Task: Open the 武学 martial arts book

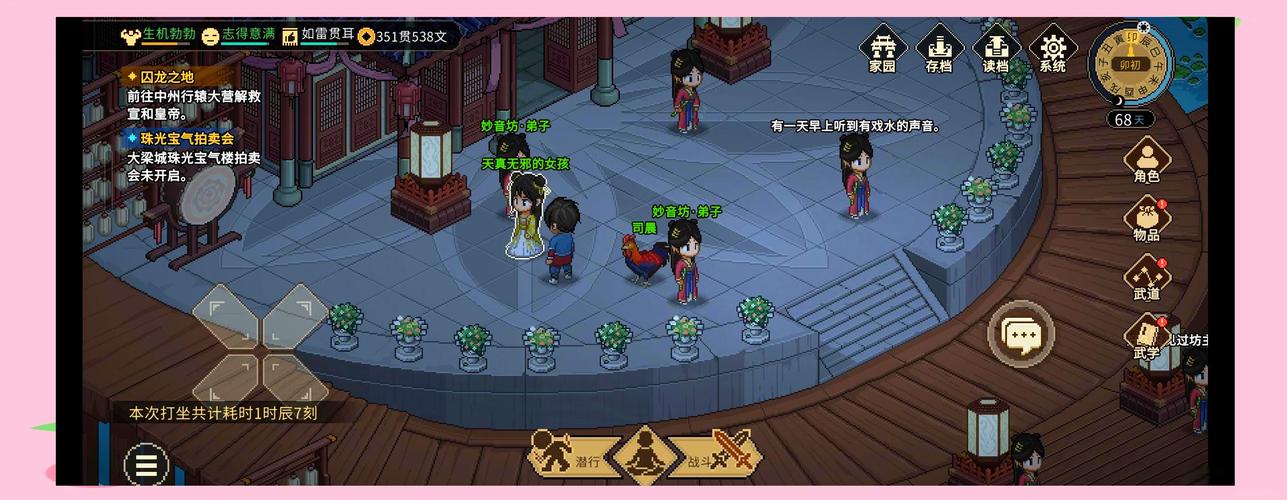Action: (1146, 336)
